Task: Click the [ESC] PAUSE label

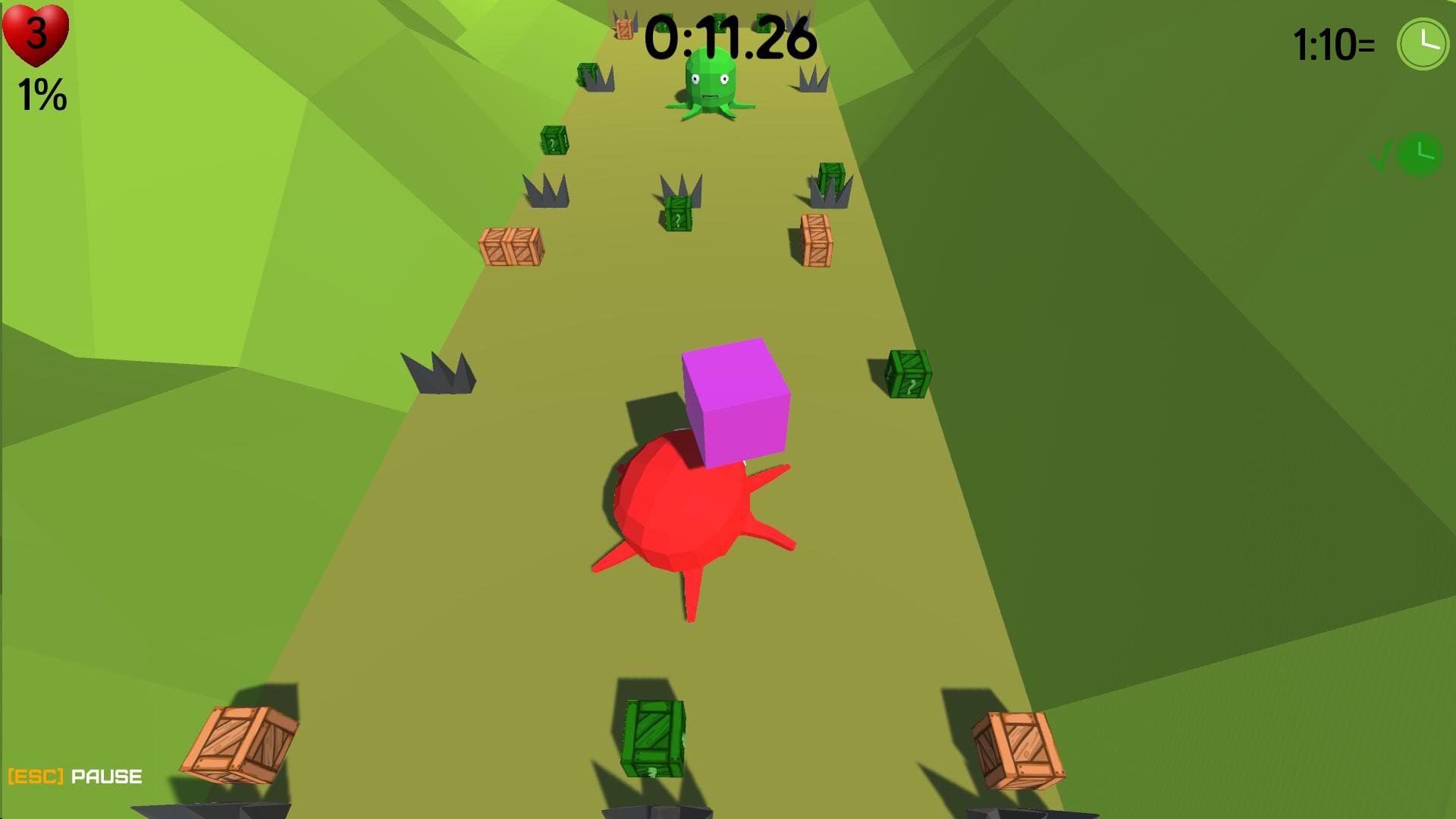Action: click(76, 775)
